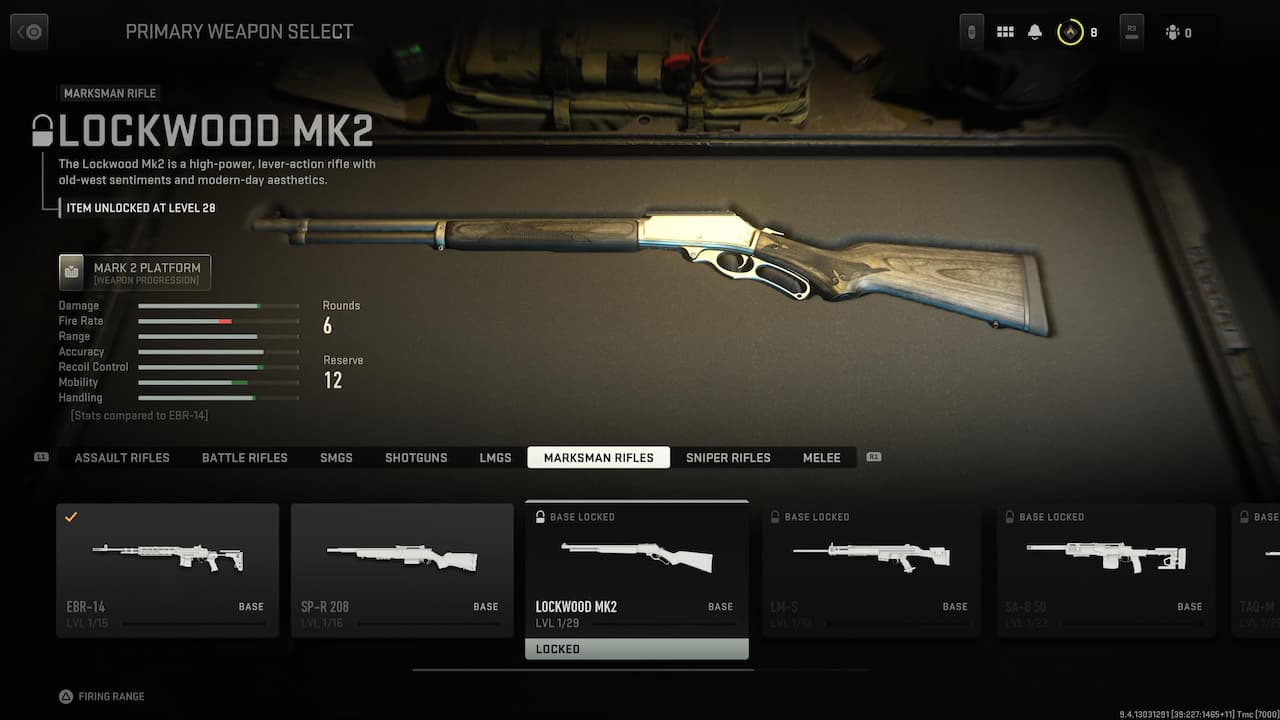The height and width of the screenshot is (720, 1280).
Task: Click the Damage stat bar
Action: [218, 306]
